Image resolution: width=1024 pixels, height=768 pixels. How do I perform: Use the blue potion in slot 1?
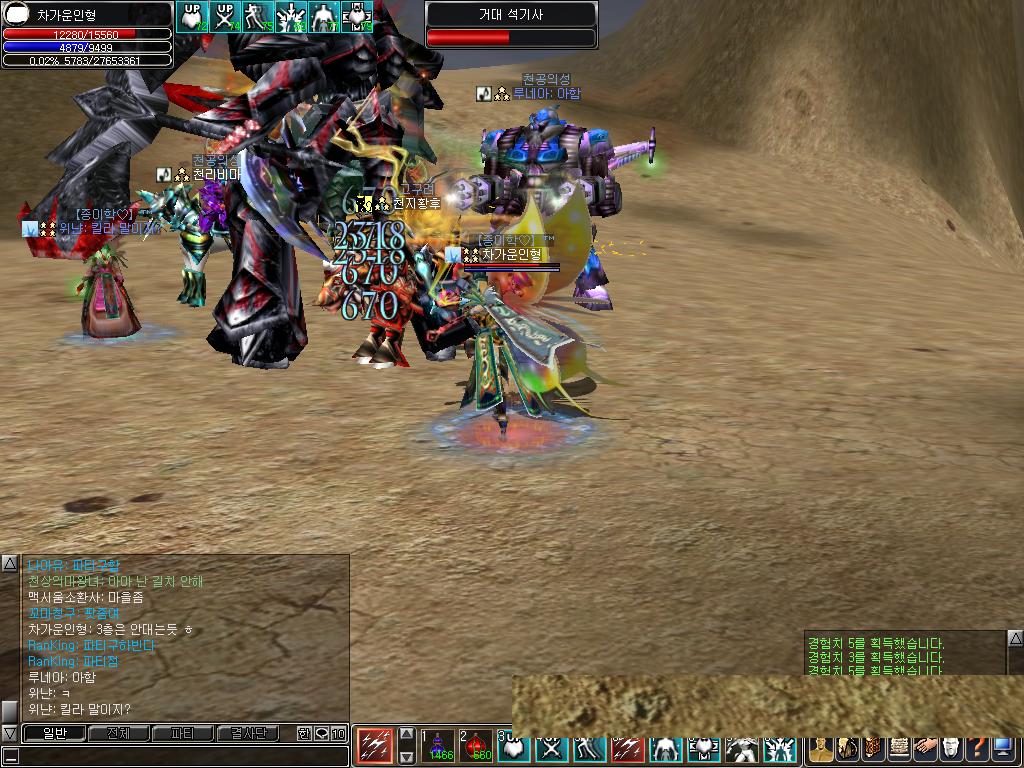coord(437,746)
